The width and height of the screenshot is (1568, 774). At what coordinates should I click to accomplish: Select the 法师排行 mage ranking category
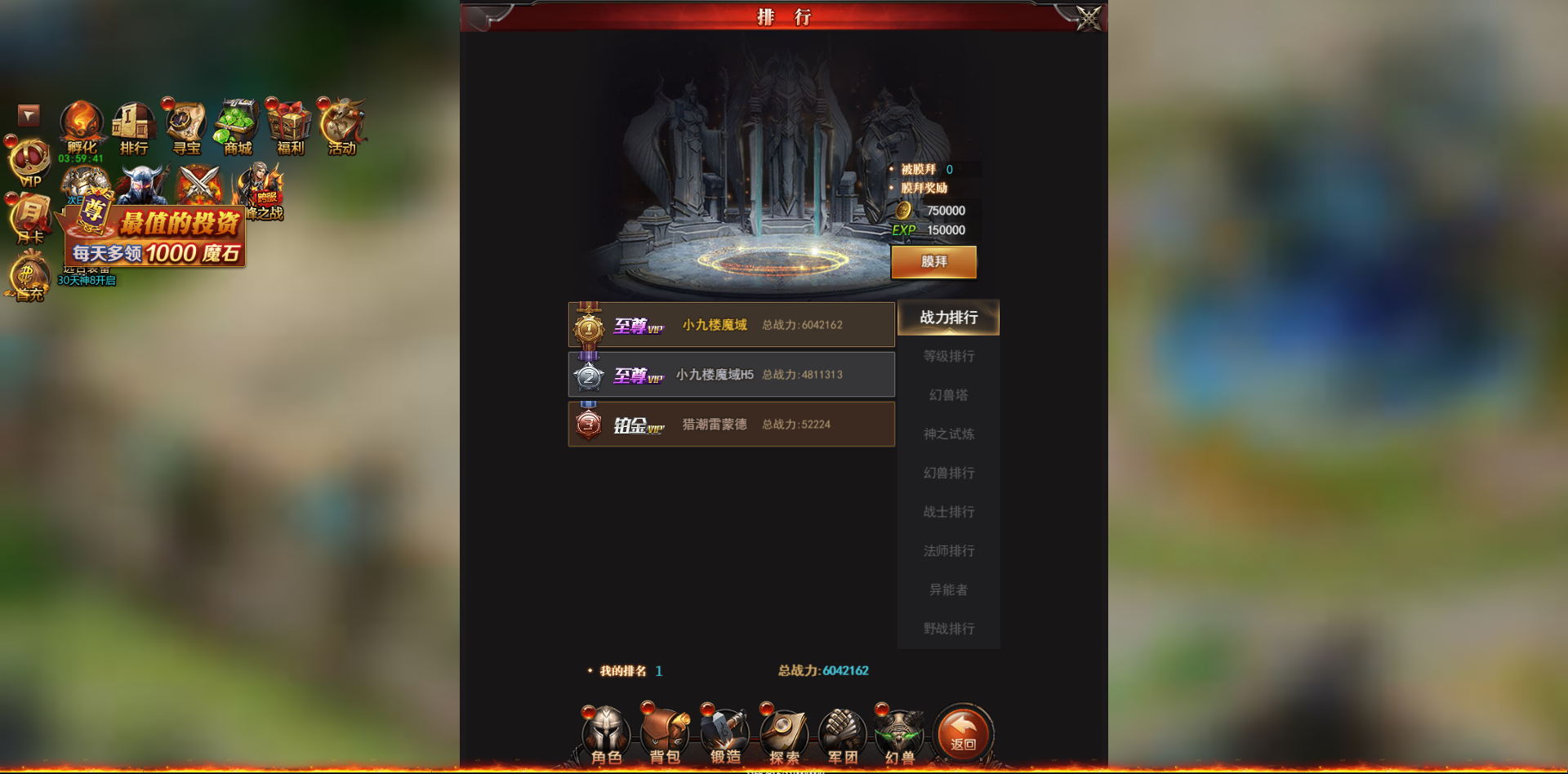[947, 551]
